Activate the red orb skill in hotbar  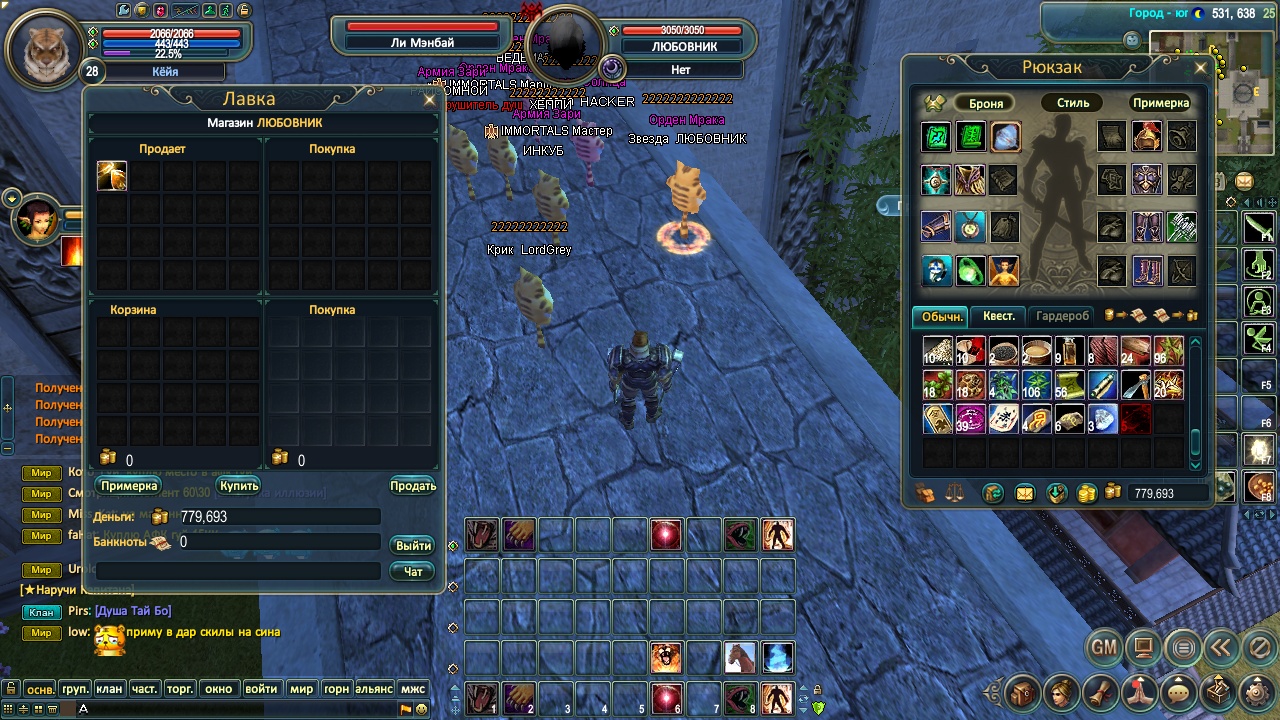pyautogui.click(x=665, y=535)
